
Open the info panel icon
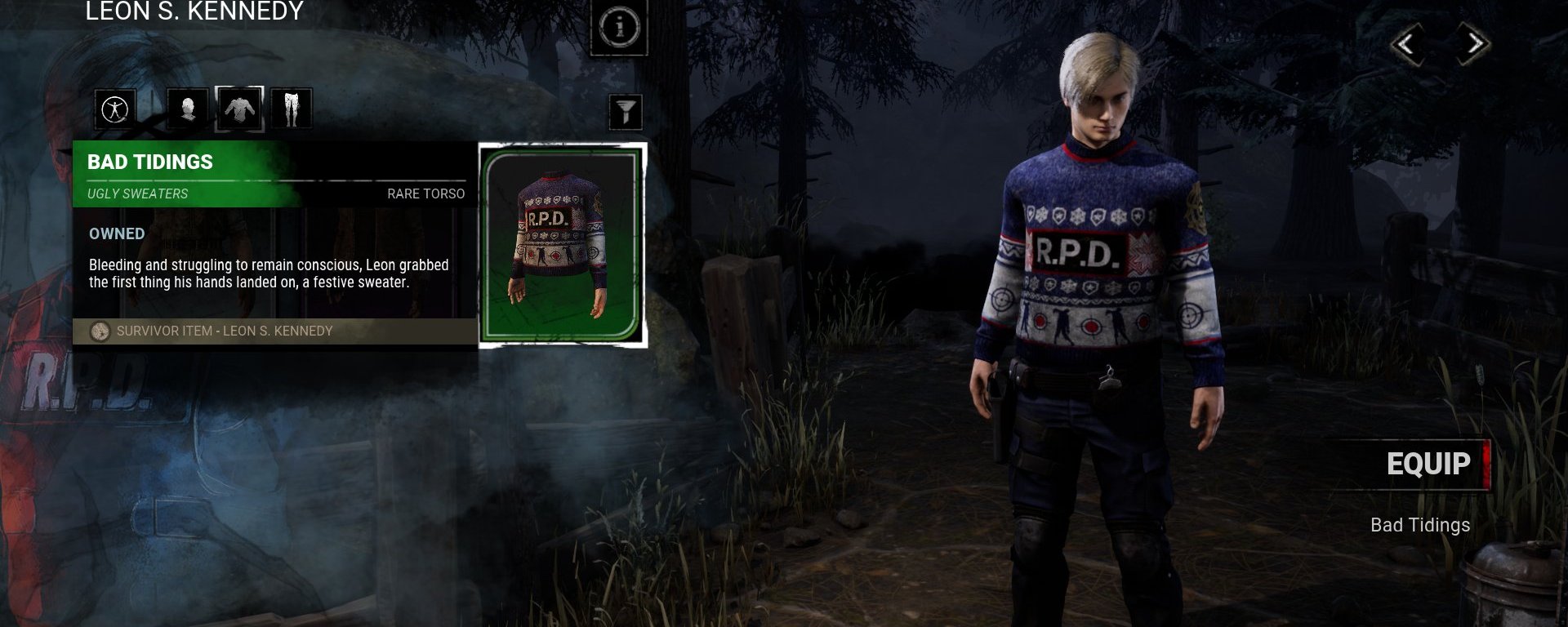coord(619,27)
